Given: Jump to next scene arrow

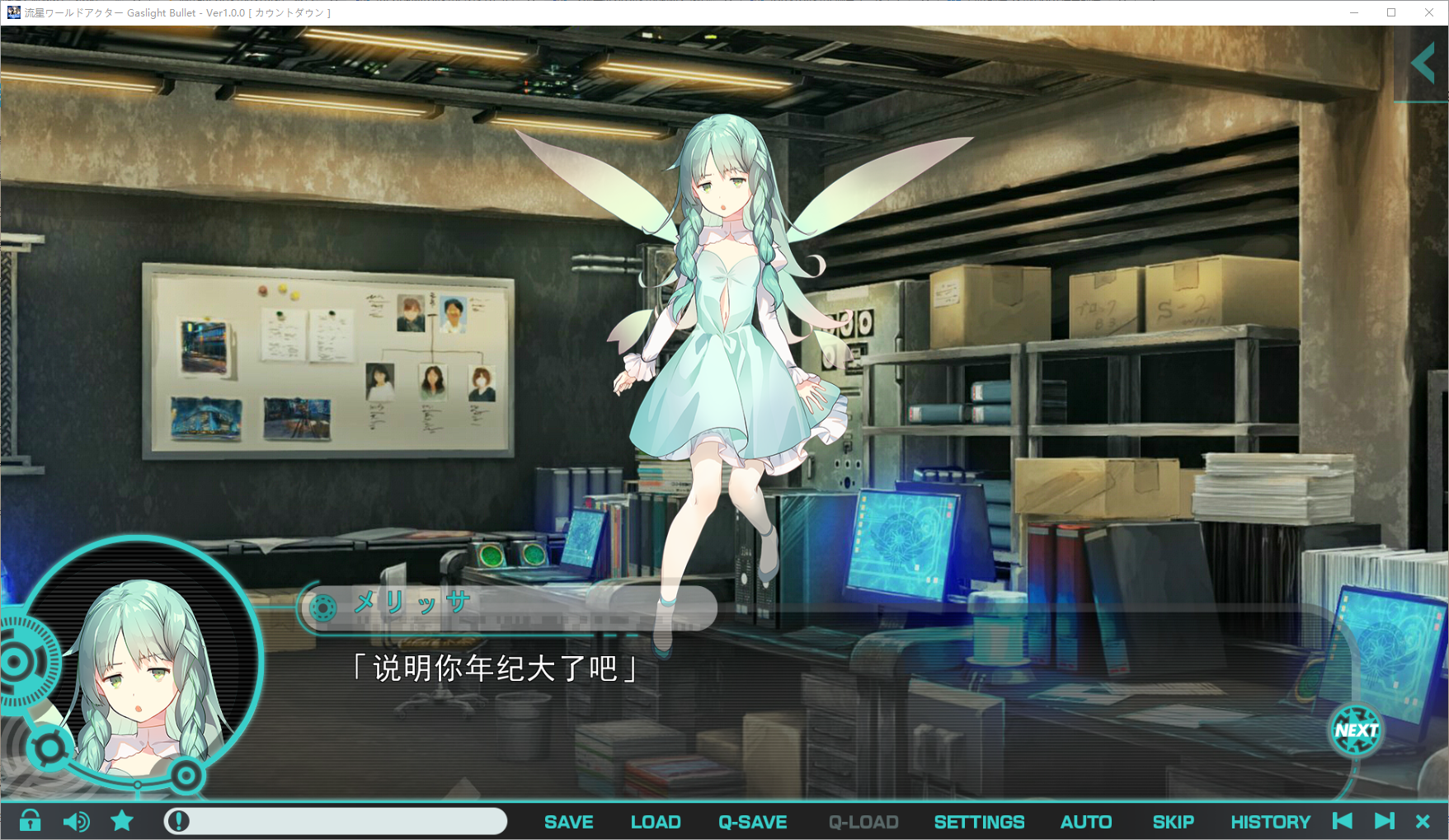Looking at the screenshot, I should 1385,821.
